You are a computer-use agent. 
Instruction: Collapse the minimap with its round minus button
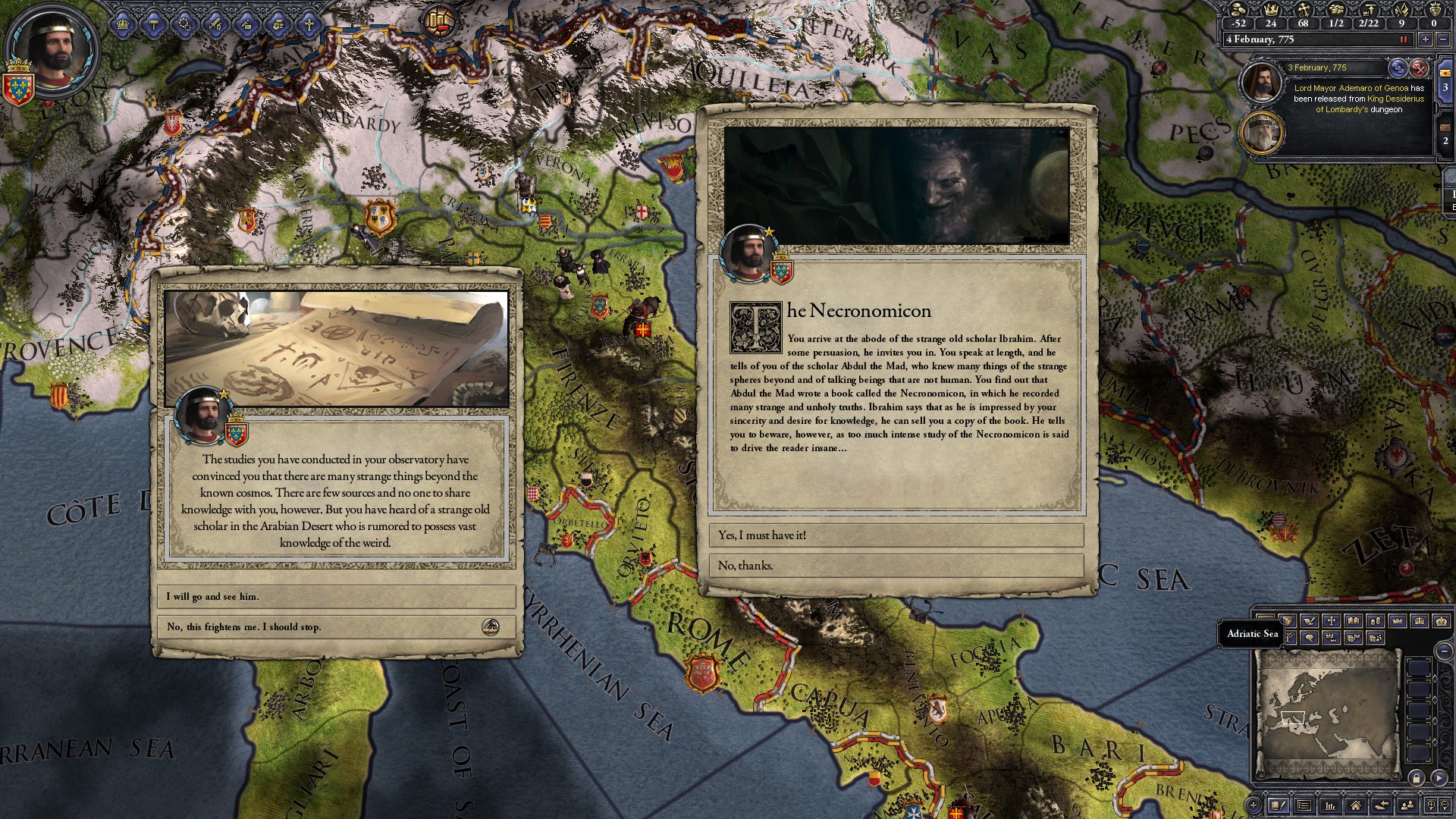click(x=1445, y=651)
